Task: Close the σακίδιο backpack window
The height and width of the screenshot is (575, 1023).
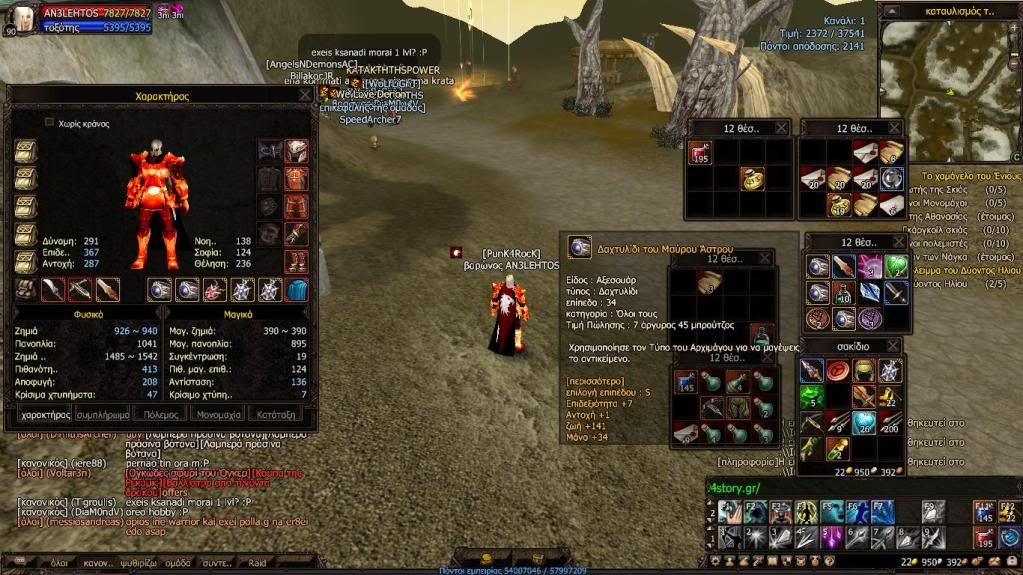Action: pyautogui.click(x=893, y=346)
